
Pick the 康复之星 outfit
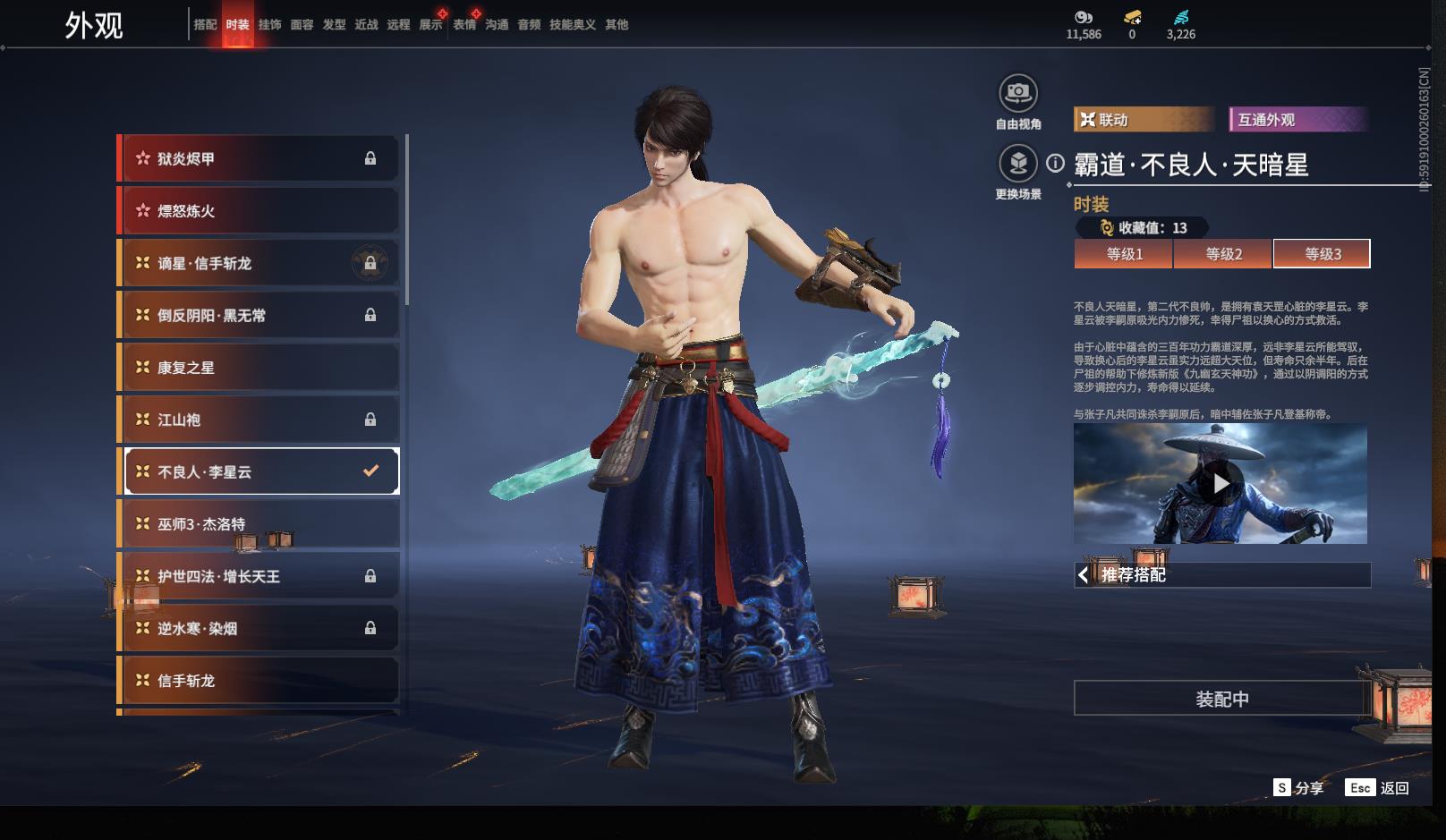click(259, 368)
